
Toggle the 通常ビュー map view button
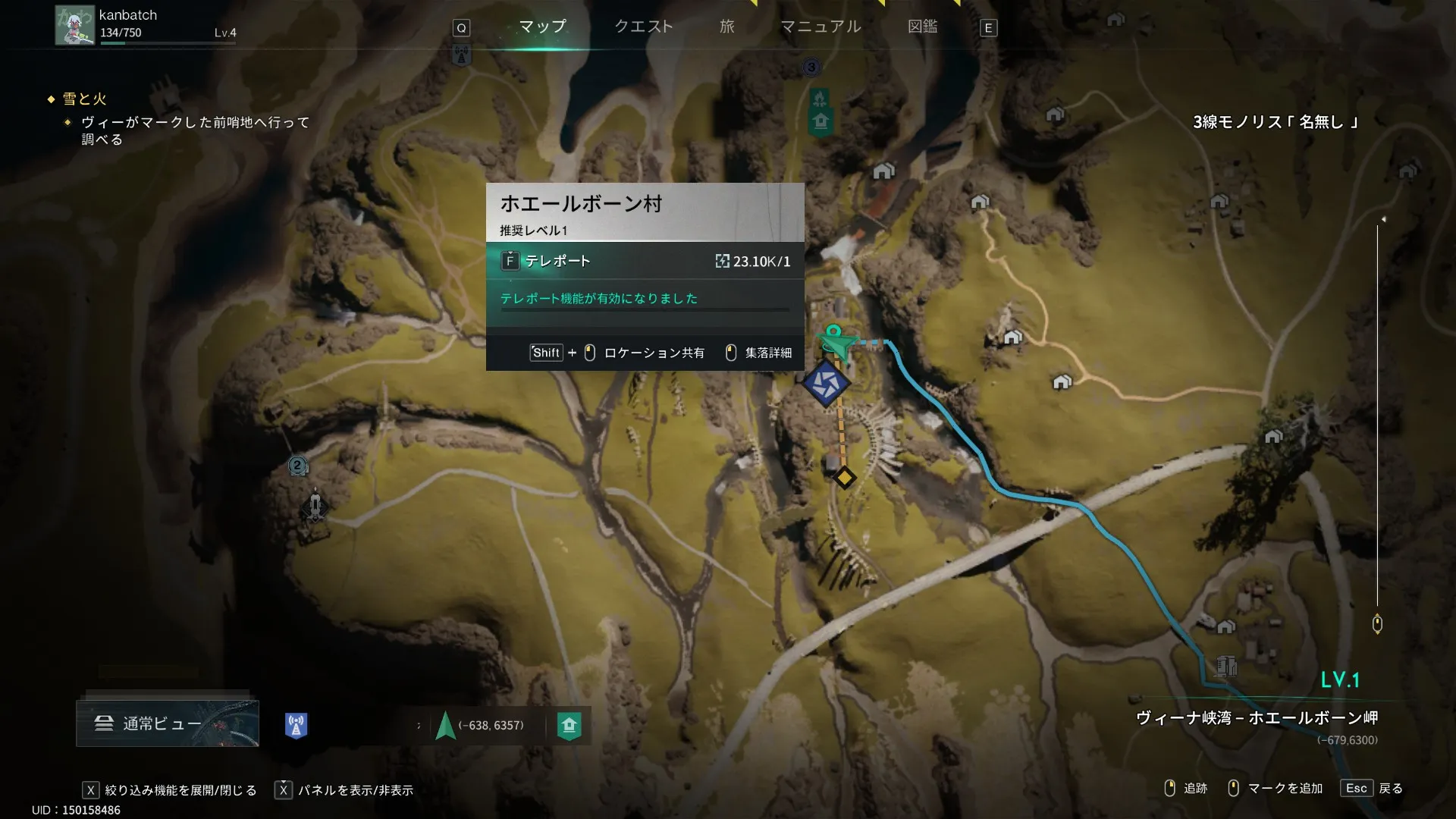pyautogui.click(x=168, y=723)
